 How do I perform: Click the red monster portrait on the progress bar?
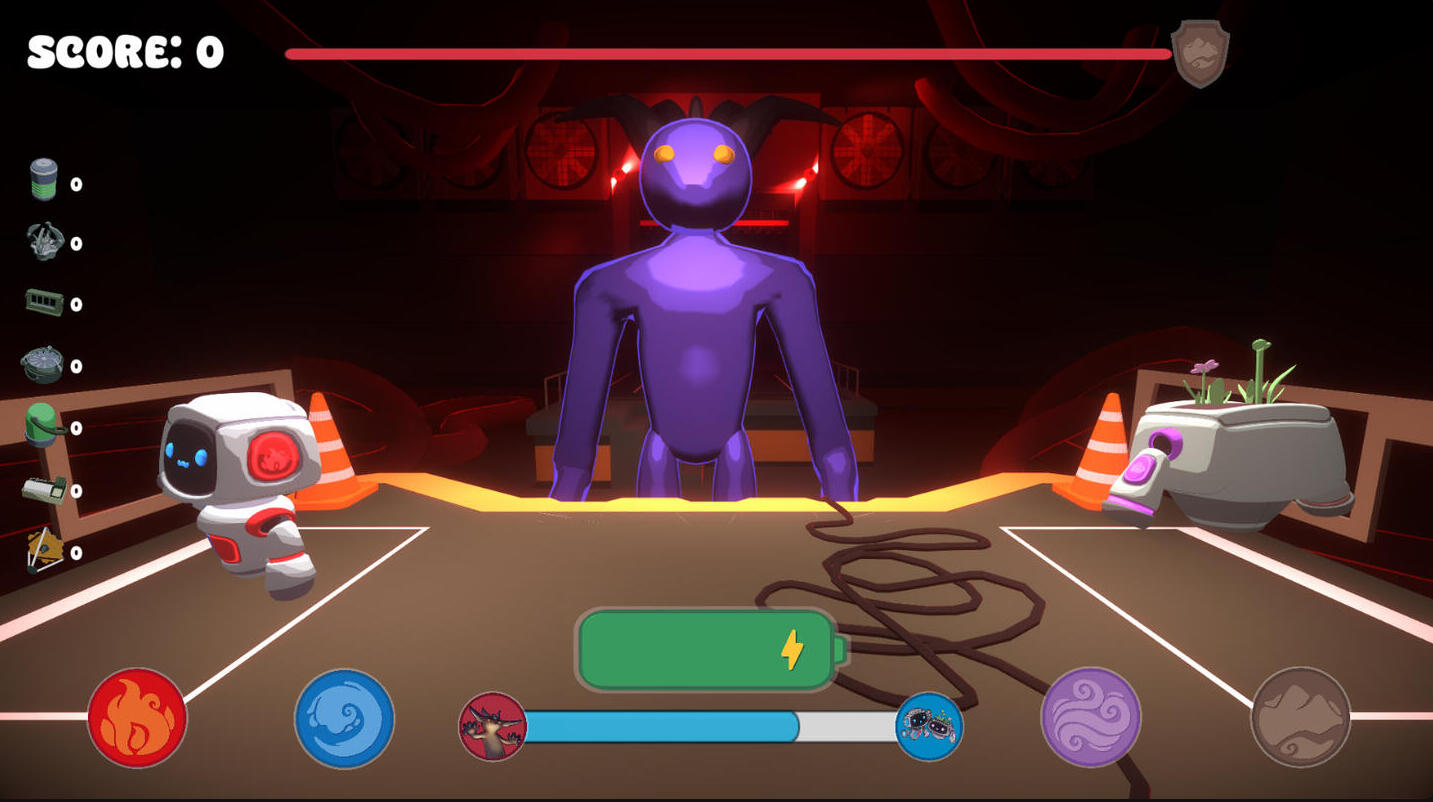pyautogui.click(x=491, y=729)
